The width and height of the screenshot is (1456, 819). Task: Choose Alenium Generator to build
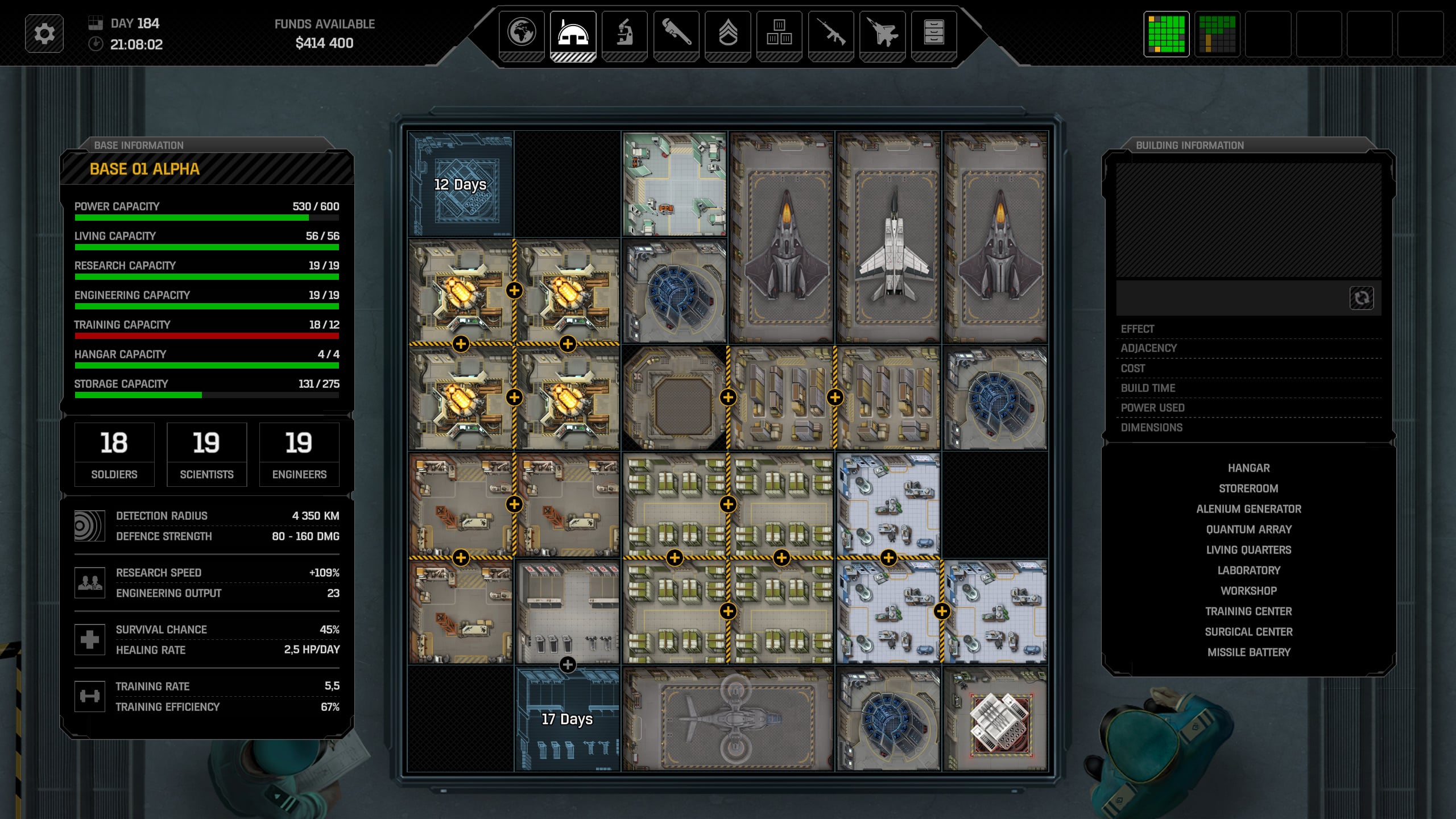point(1248,509)
